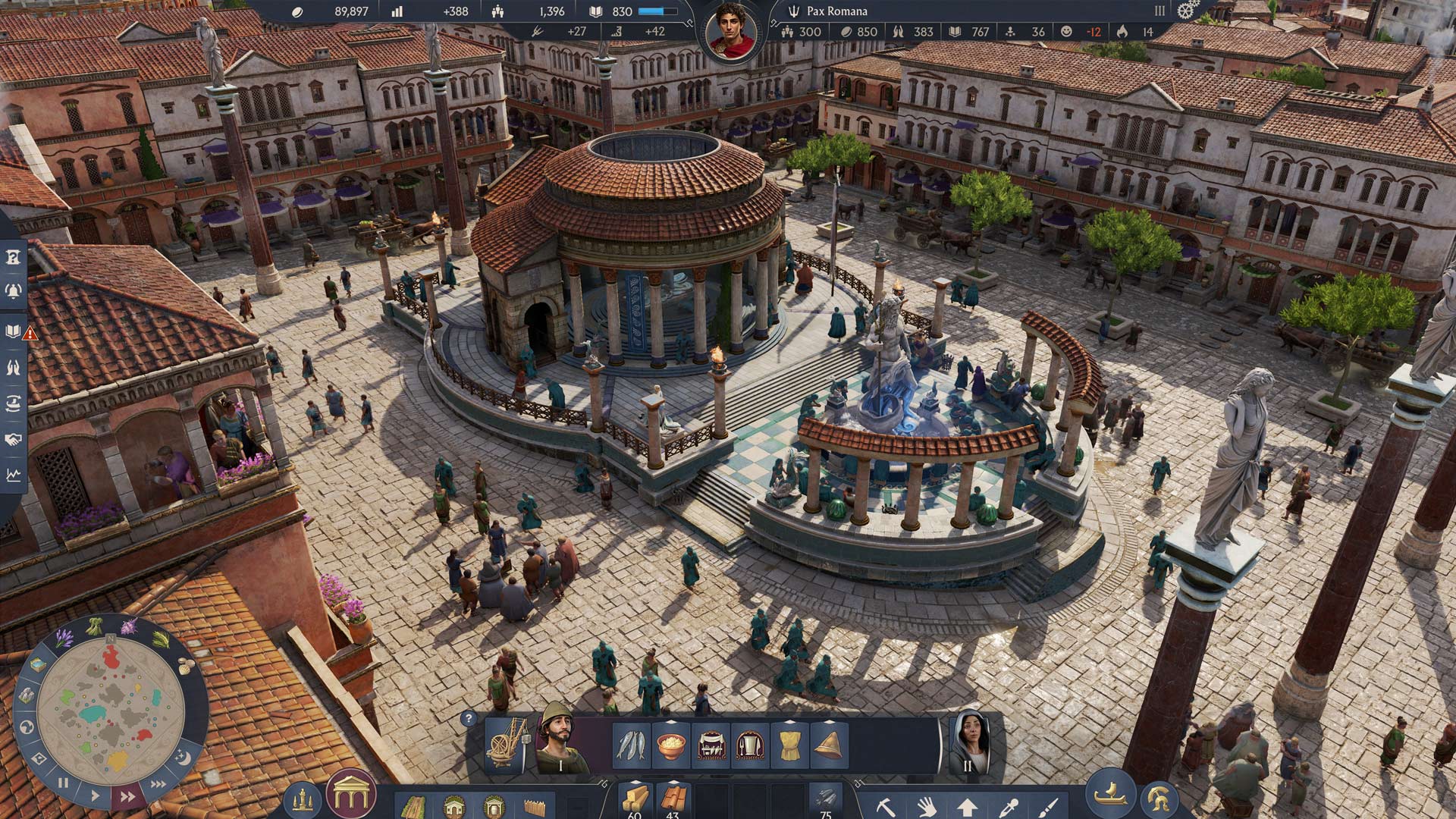Pause the game simulation

pyautogui.click(x=63, y=782)
